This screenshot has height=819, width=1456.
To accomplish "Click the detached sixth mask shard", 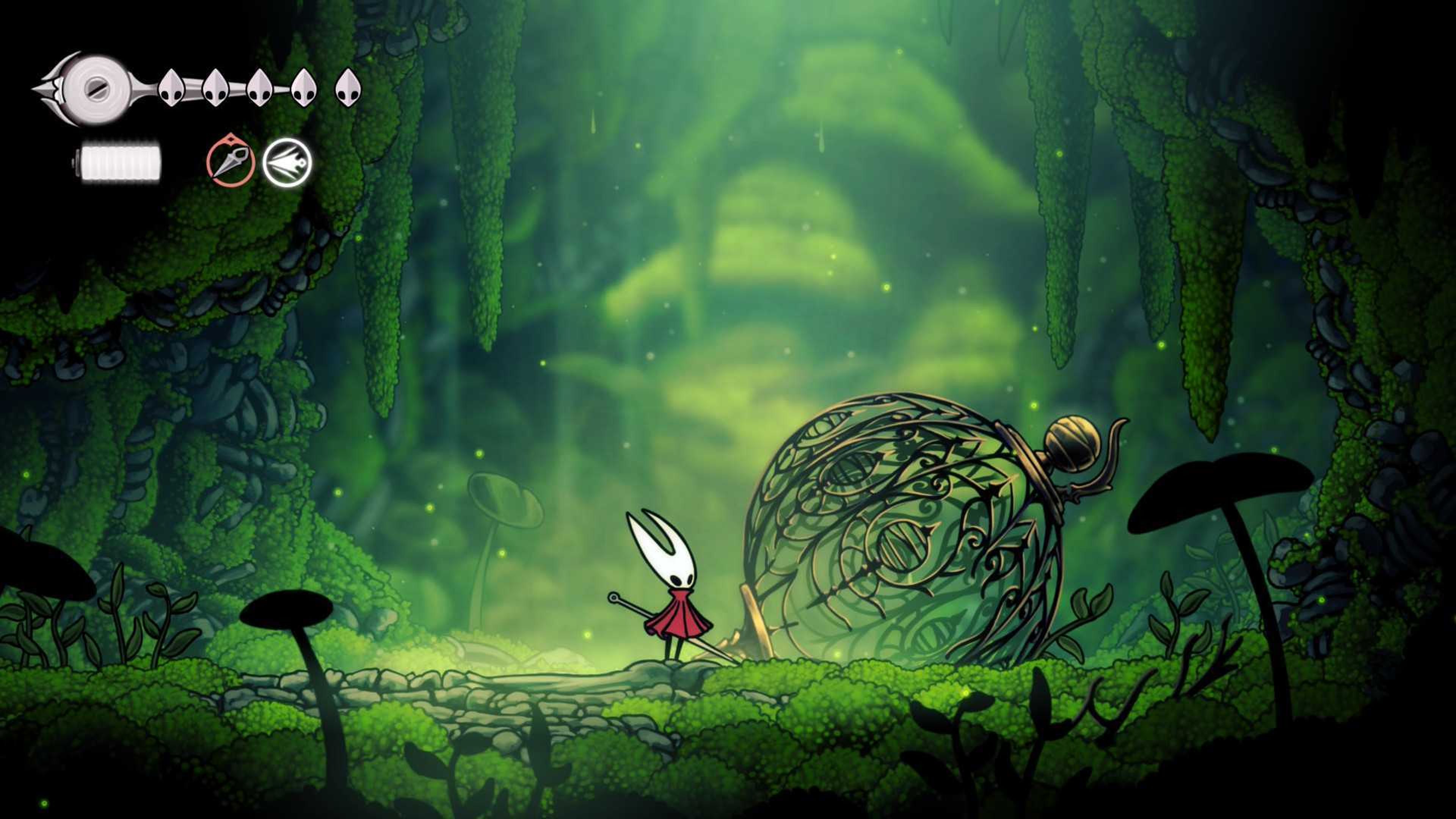I will click(349, 89).
